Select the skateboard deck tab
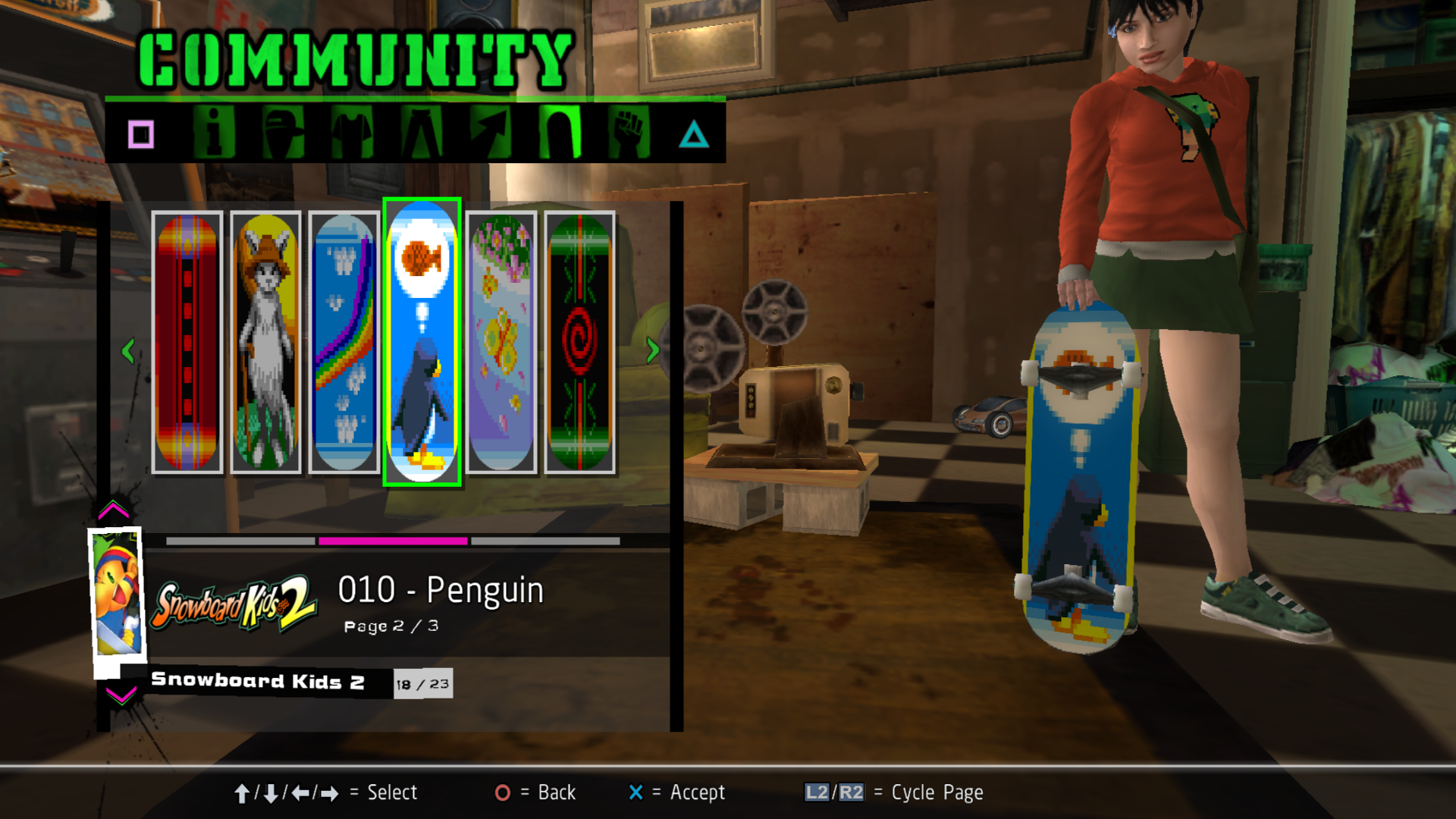This screenshot has width=1456, height=819. [x=560, y=133]
